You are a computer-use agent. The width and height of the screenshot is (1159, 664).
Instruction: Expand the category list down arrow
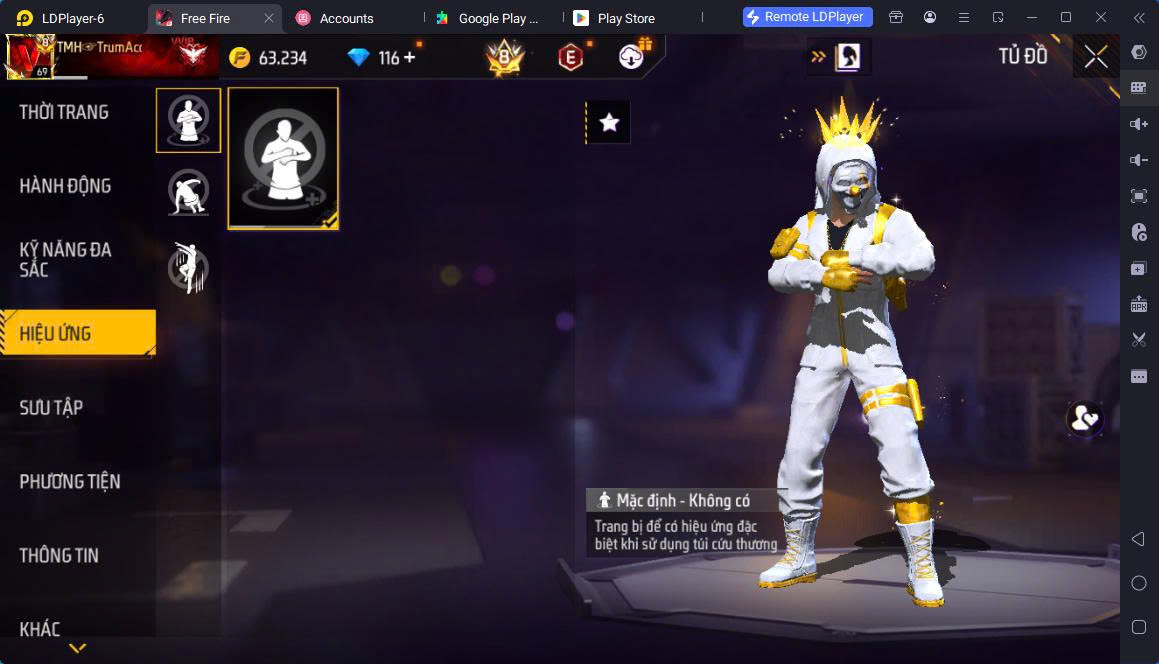click(x=77, y=648)
